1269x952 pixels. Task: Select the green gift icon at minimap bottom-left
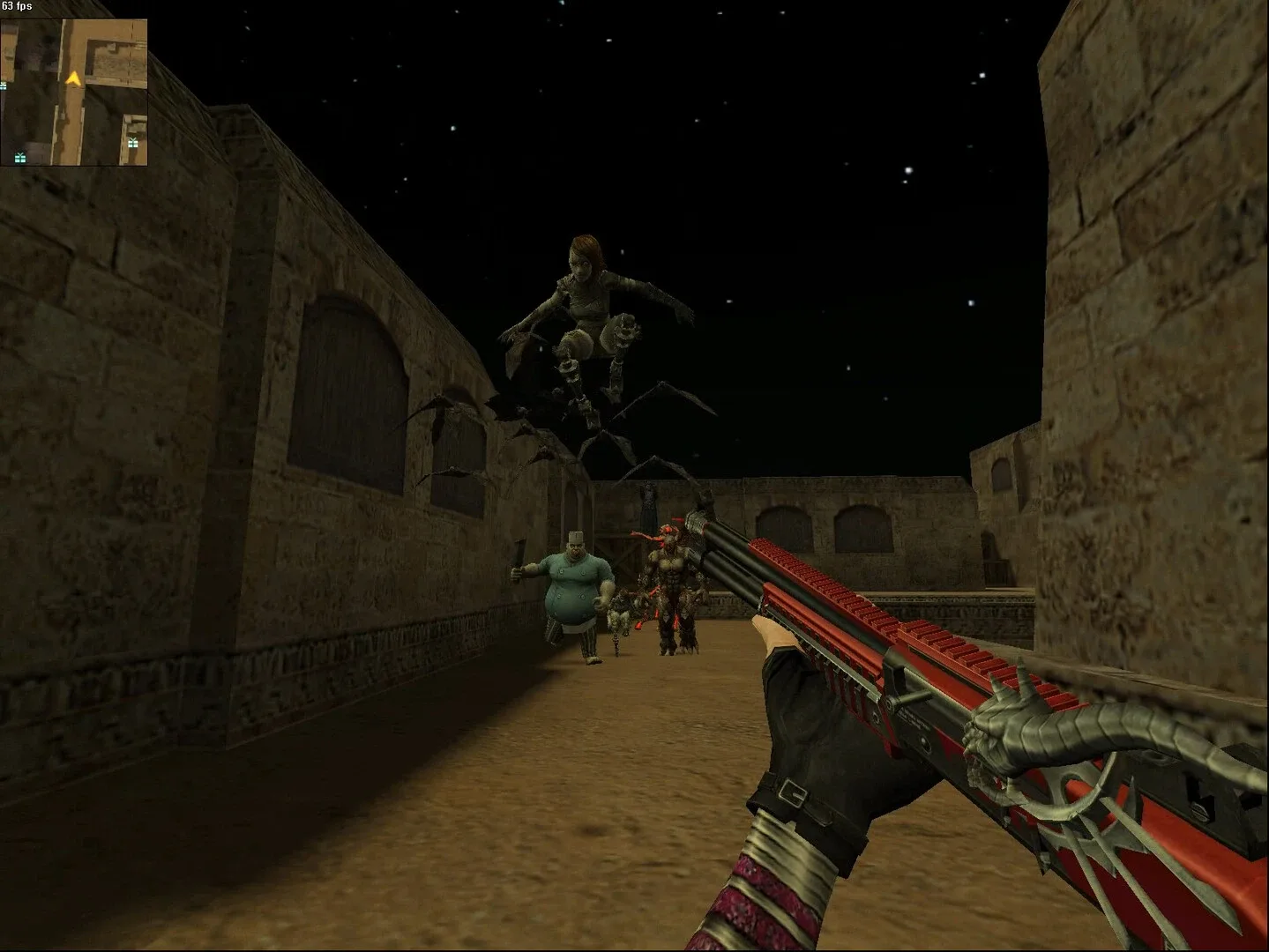(20, 157)
